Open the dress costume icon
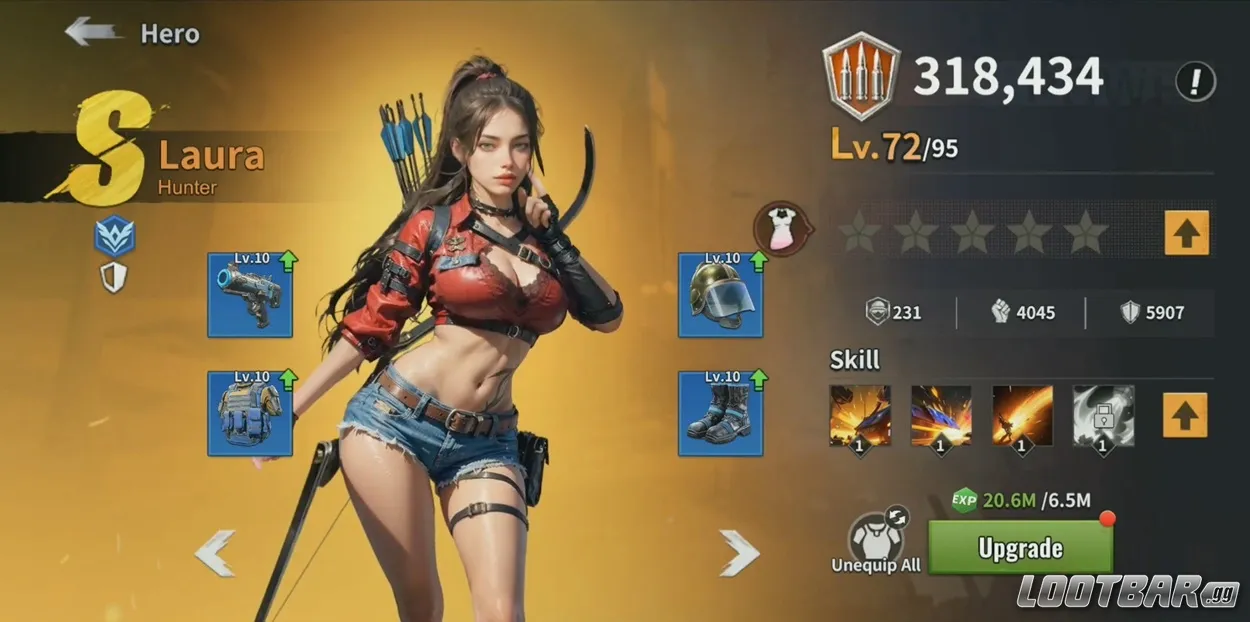The width and height of the screenshot is (1250, 622). click(782, 228)
